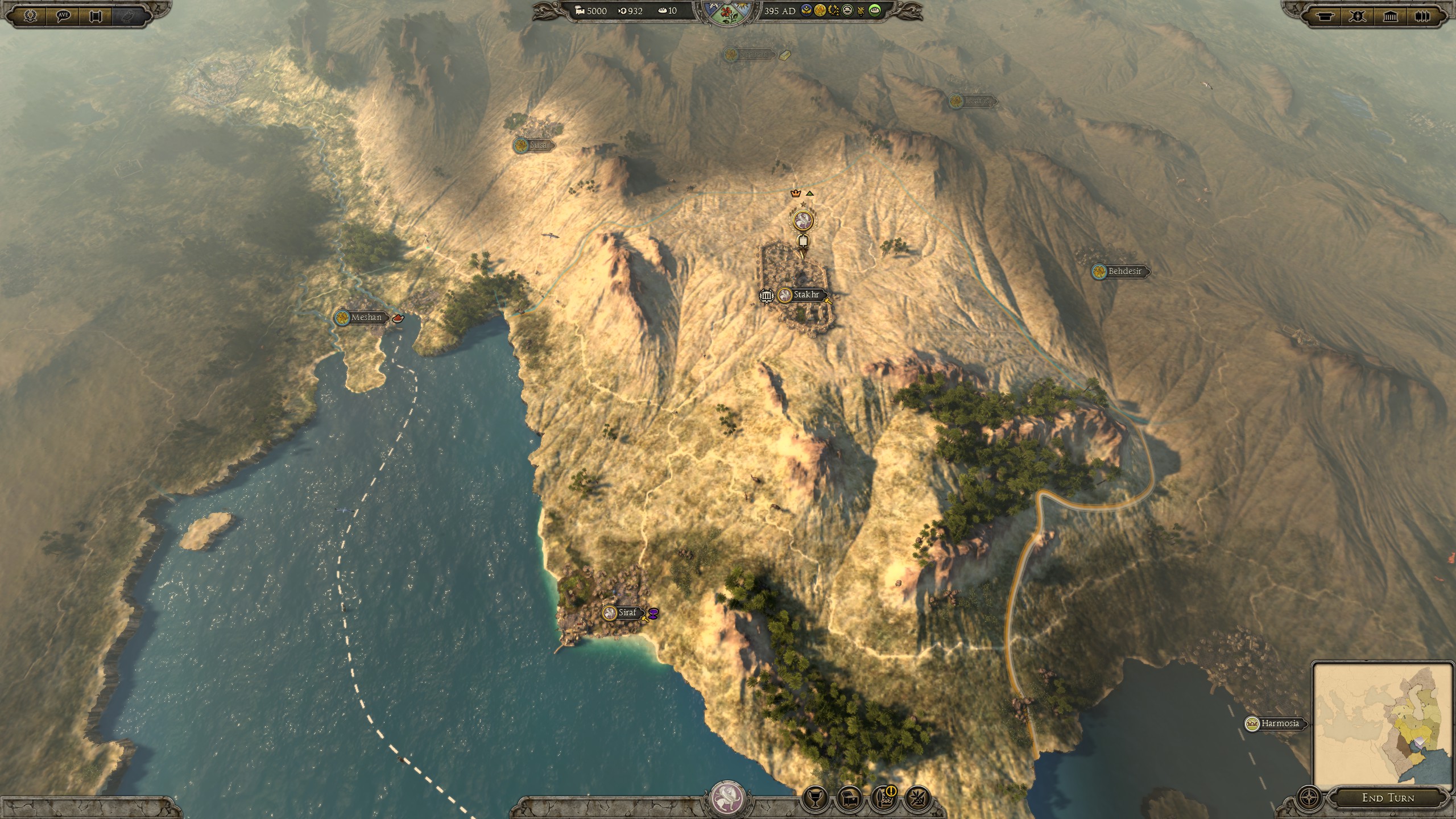Open the columned temple building panel

1390,16
